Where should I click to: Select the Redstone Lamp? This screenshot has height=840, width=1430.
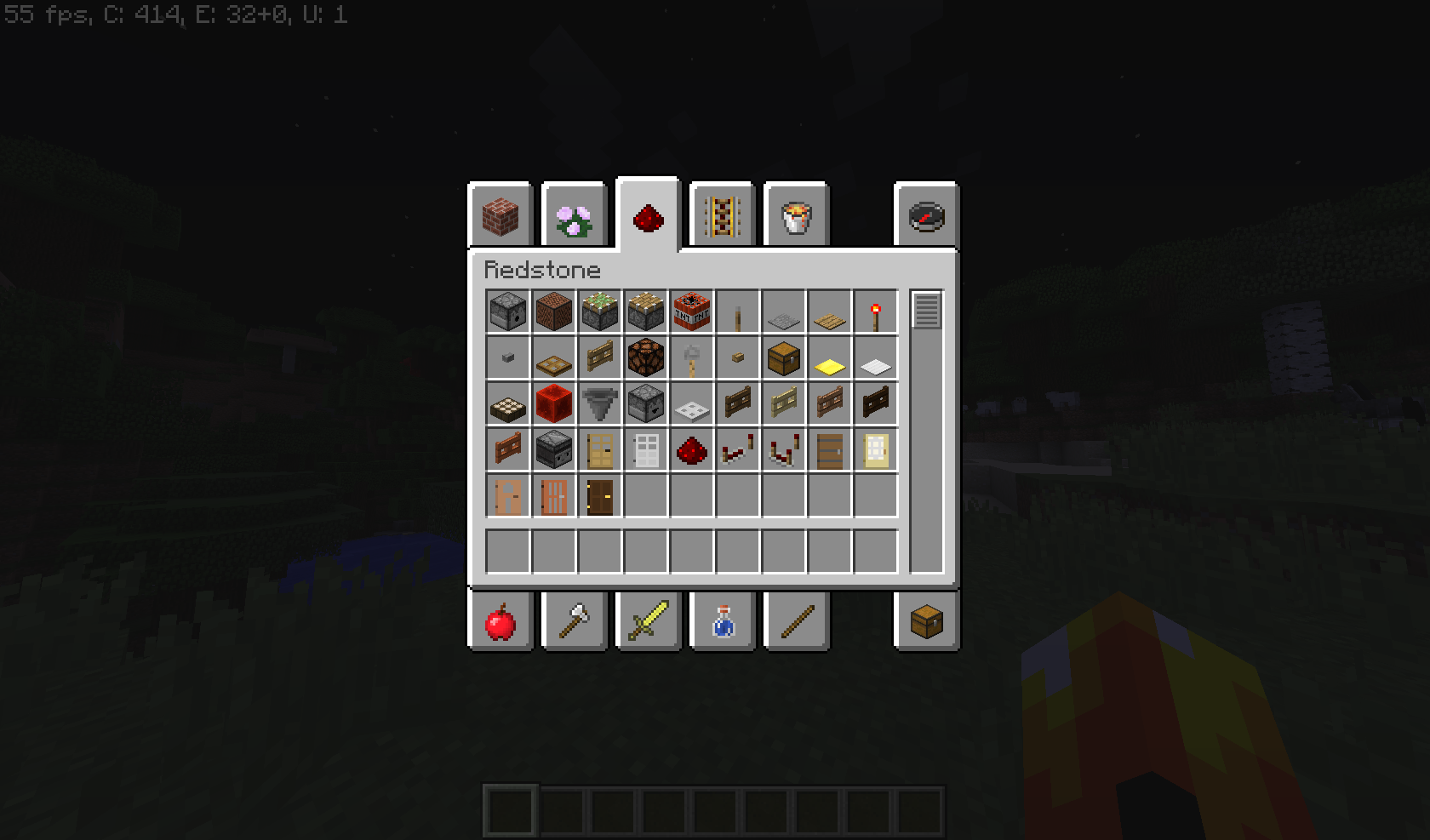pyautogui.click(x=645, y=357)
